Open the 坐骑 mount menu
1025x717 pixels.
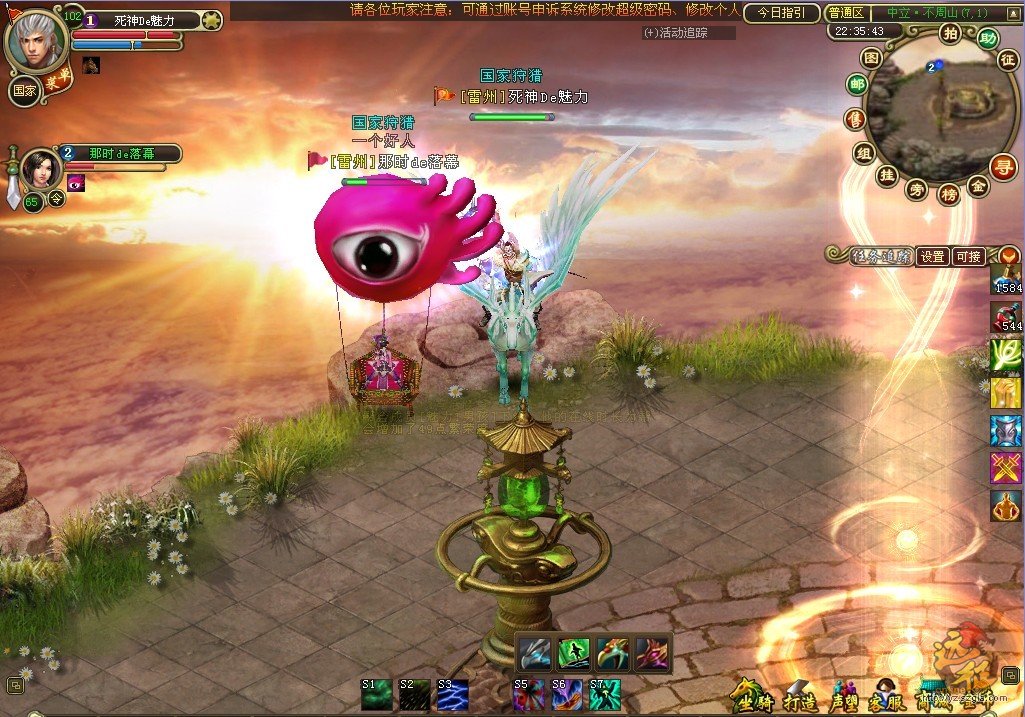pyautogui.click(x=750, y=695)
